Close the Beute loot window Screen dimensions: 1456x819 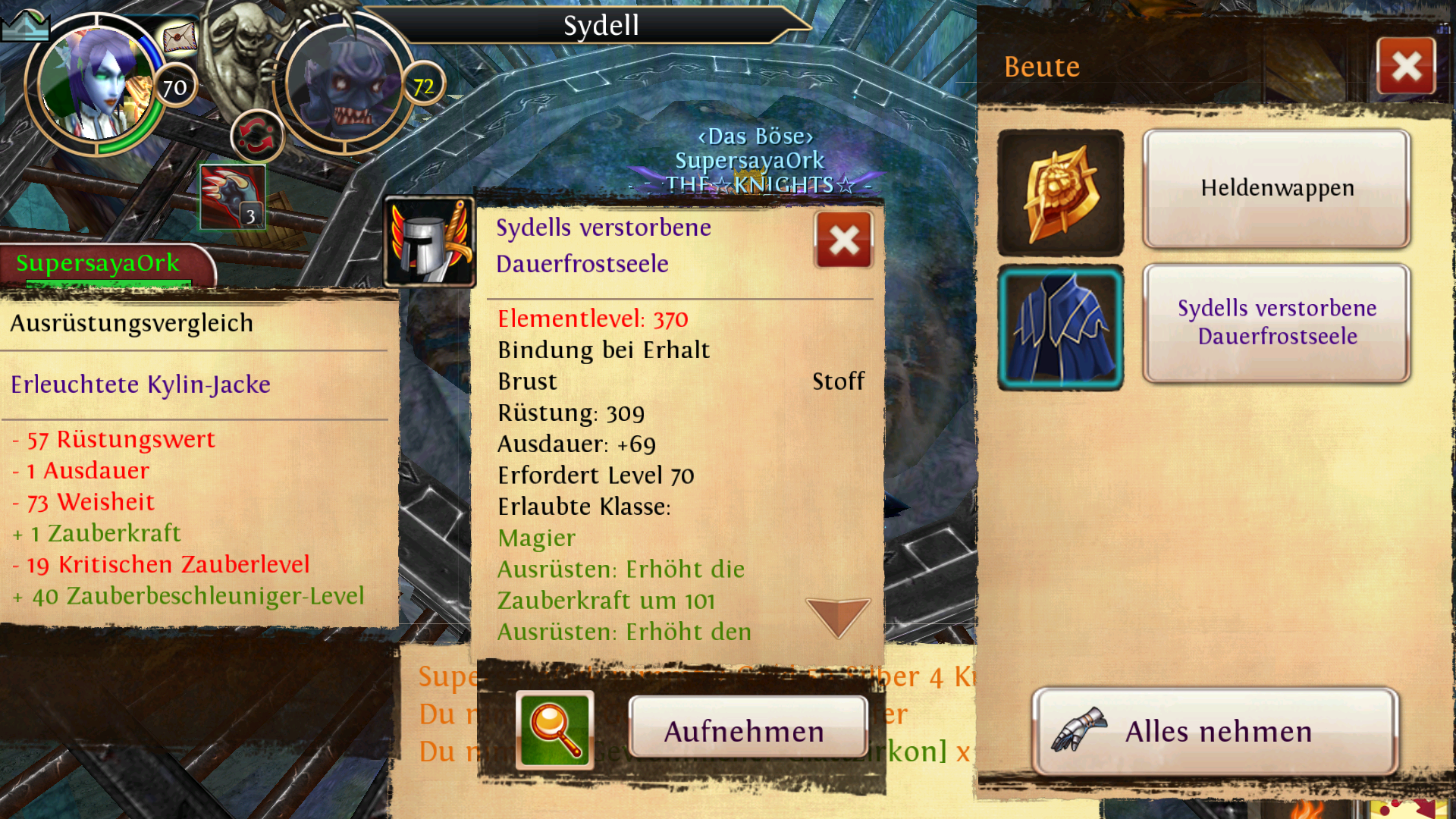pyautogui.click(x=1406, y=67)
